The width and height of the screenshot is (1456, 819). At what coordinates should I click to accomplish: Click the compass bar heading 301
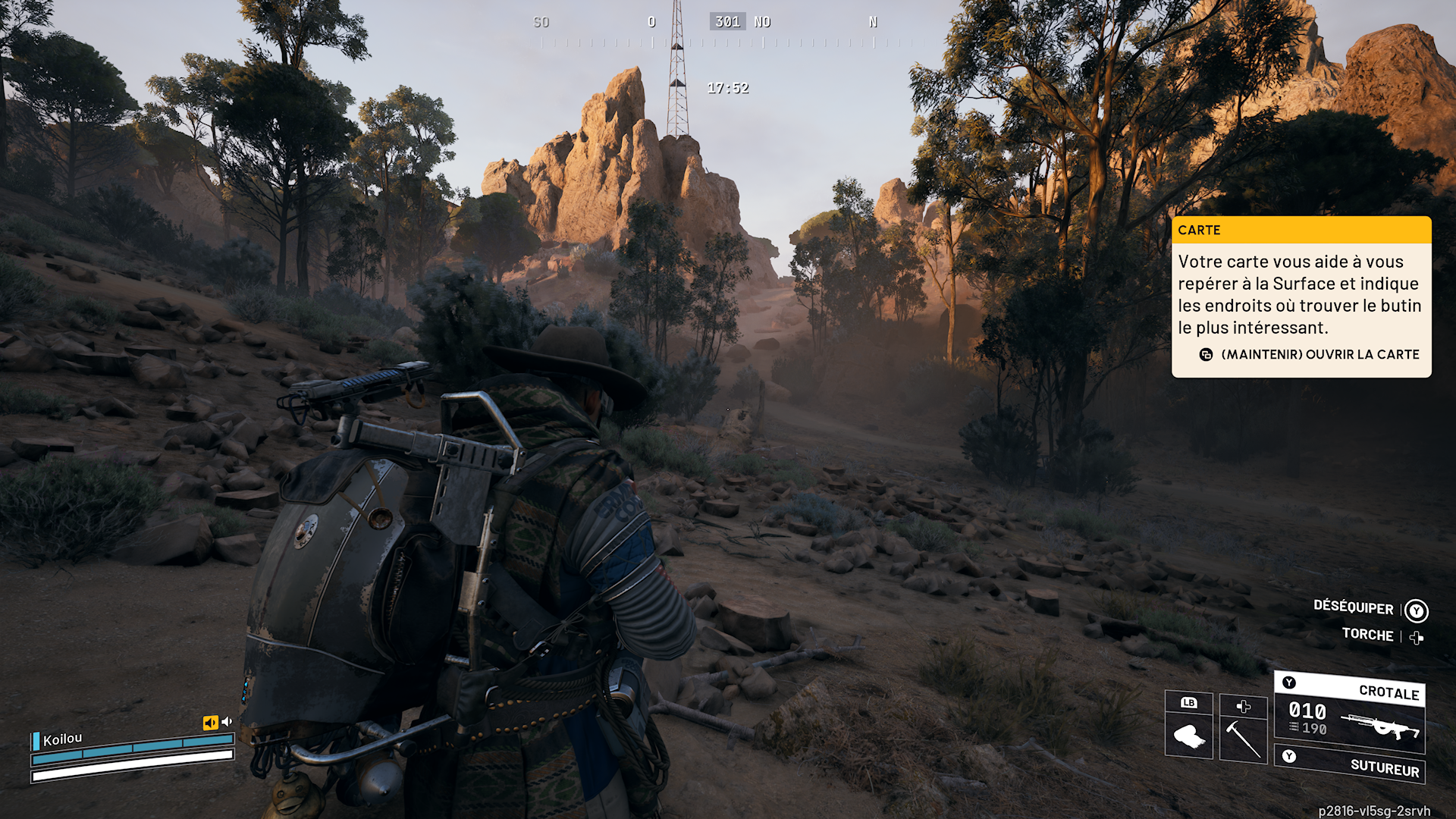(726, 22)
